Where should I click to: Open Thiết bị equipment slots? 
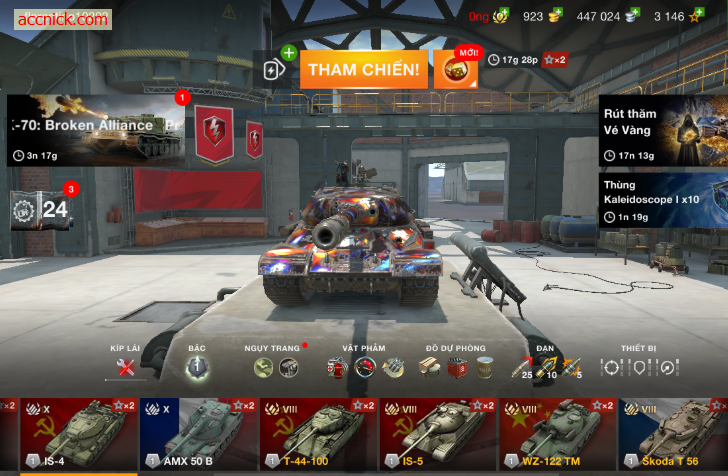(638, 367)
